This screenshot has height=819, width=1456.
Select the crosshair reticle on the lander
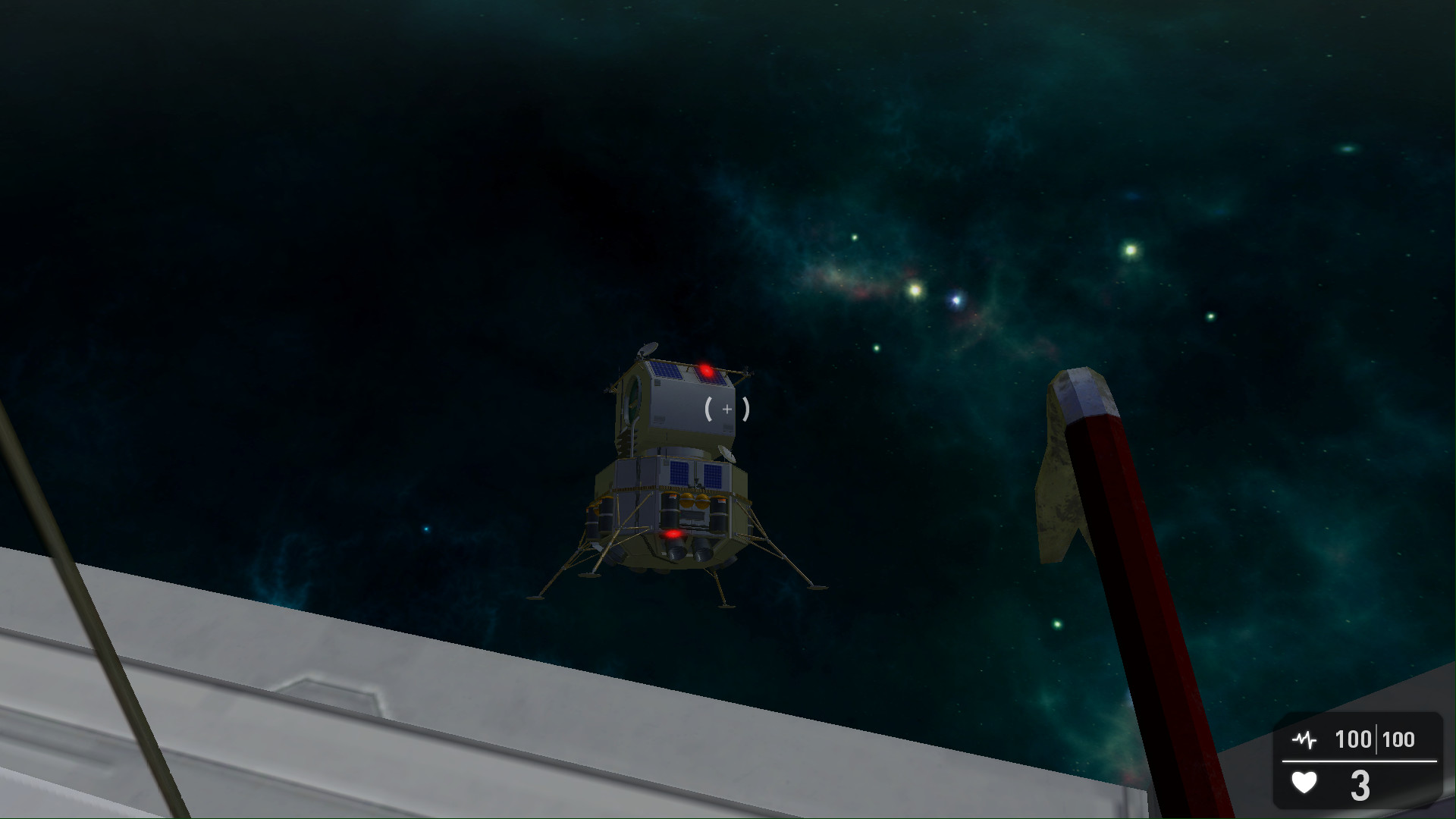click(726, 409)
